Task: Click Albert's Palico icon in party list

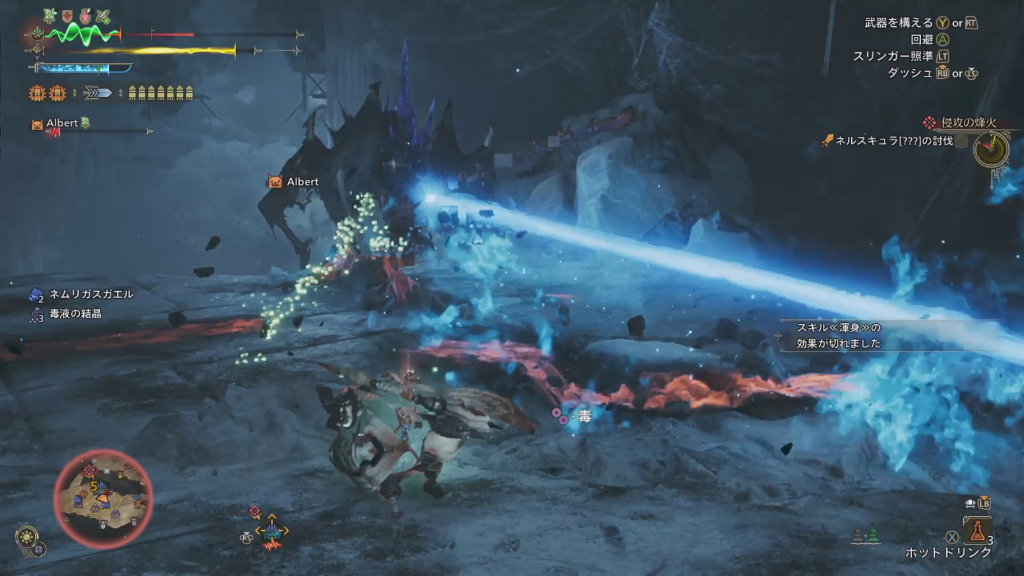Action: coord(38,124)
